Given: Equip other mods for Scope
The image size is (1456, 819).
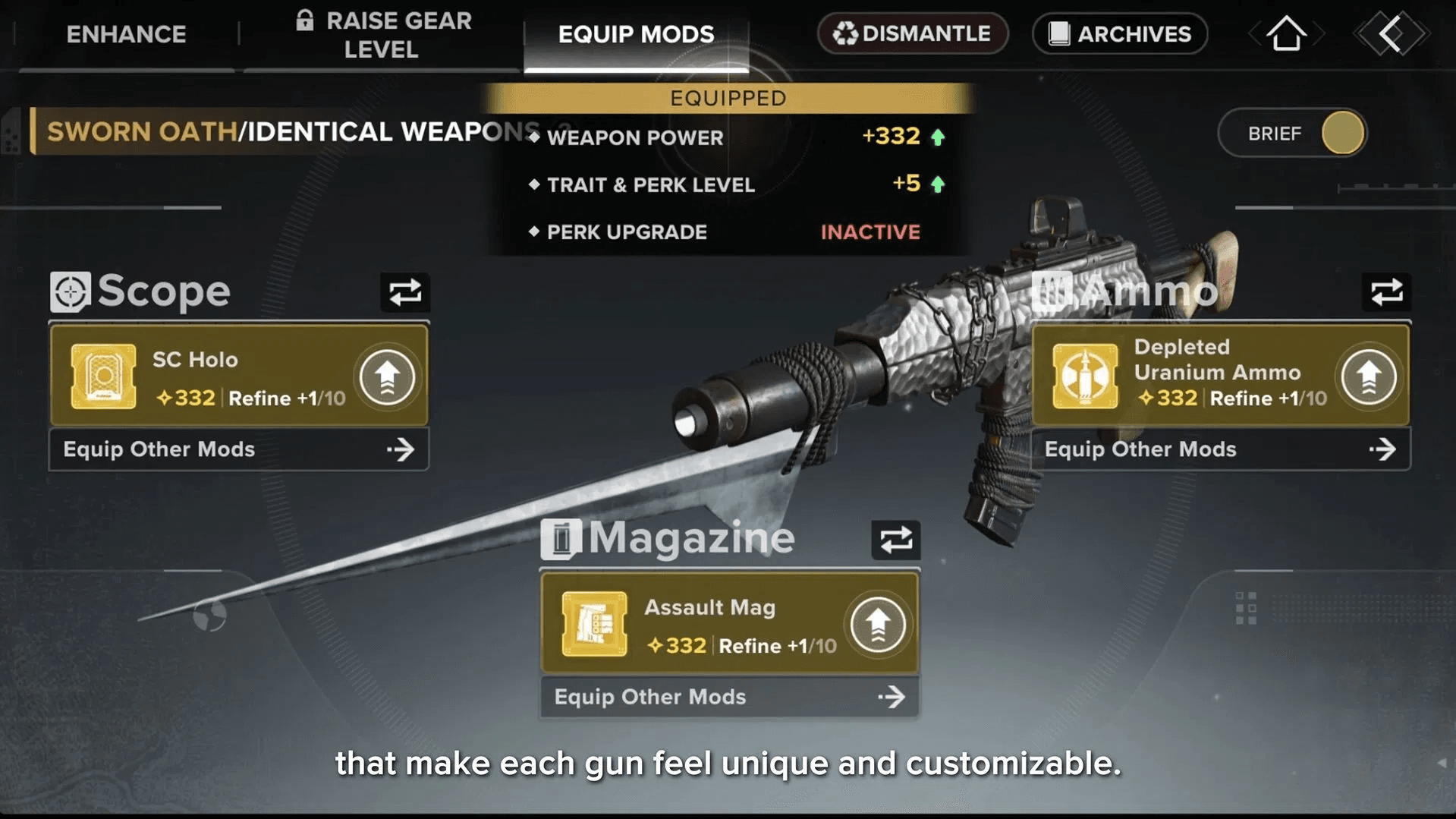Looking at the screenshot, I should (238, 449).
